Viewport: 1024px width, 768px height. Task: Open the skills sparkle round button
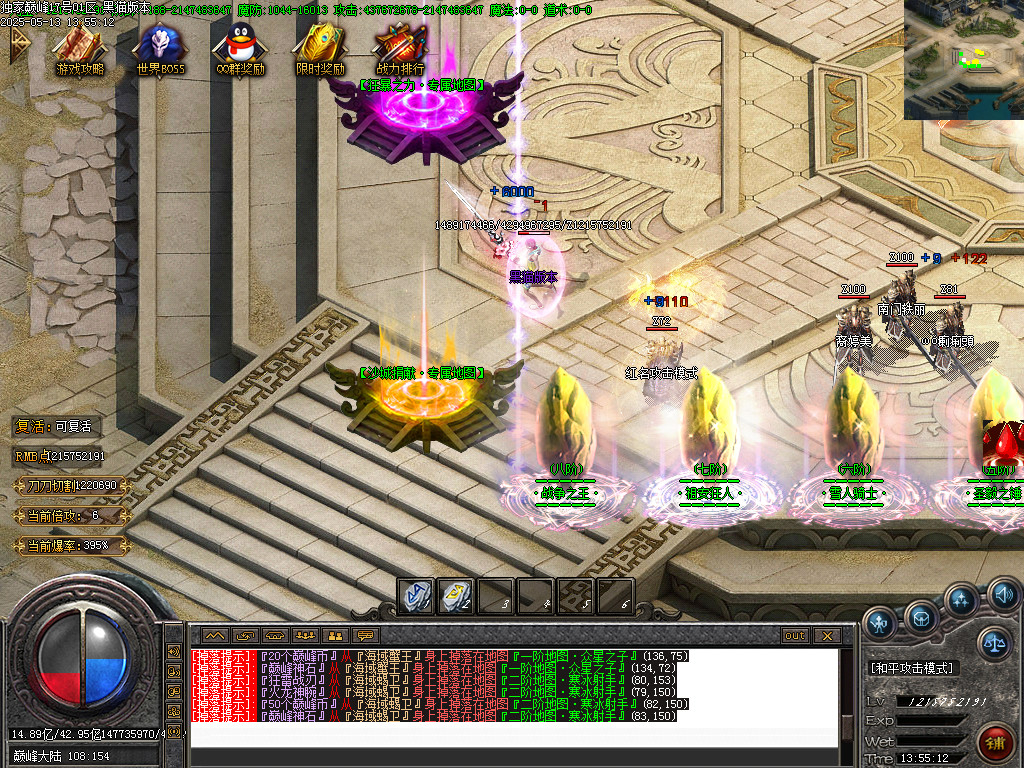[x=962, y=601]
